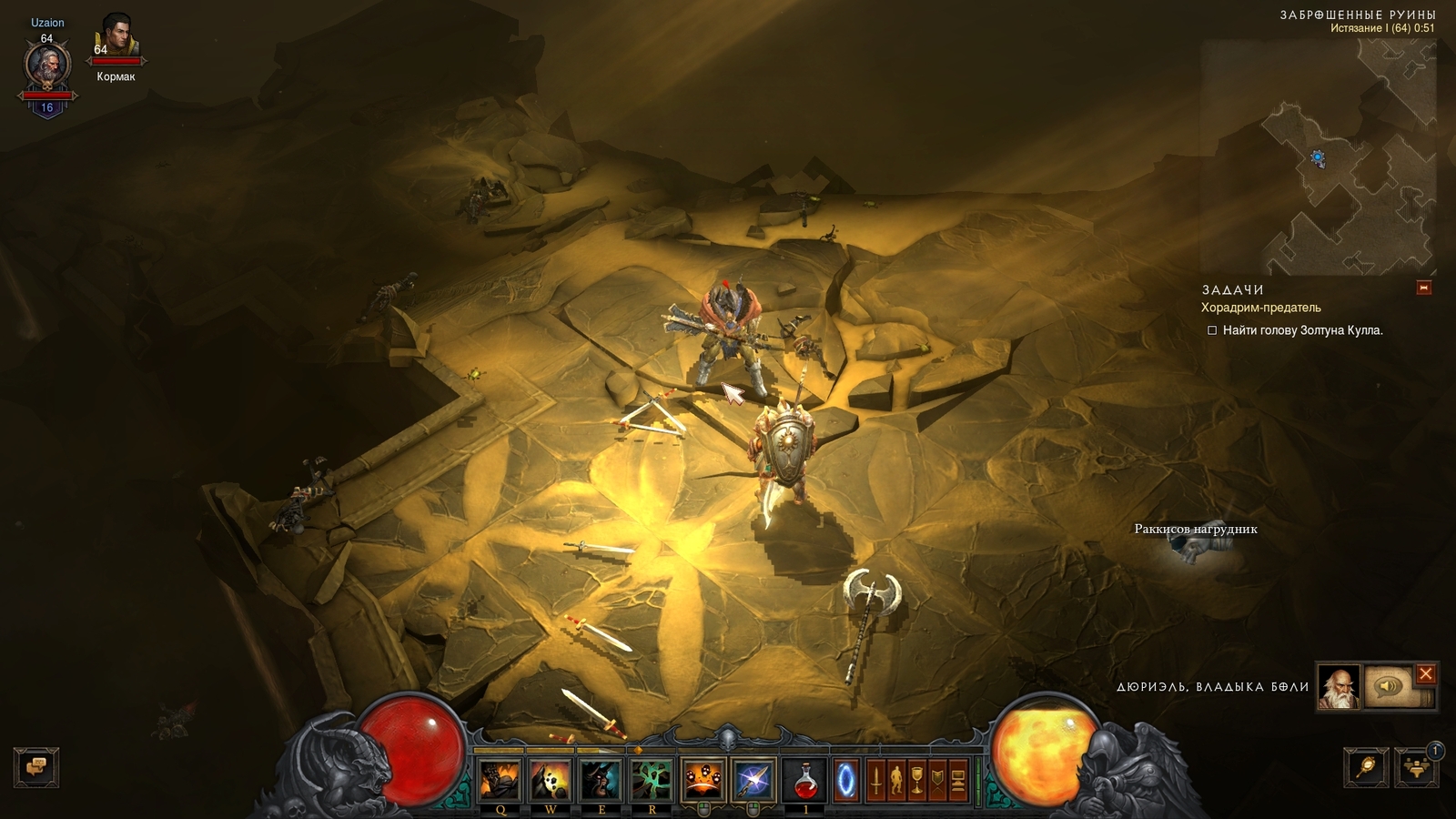Viewport: 1456px width, 819px height.
Task: Play the lore audio speaker scroll
Action: pos(1389,687)
